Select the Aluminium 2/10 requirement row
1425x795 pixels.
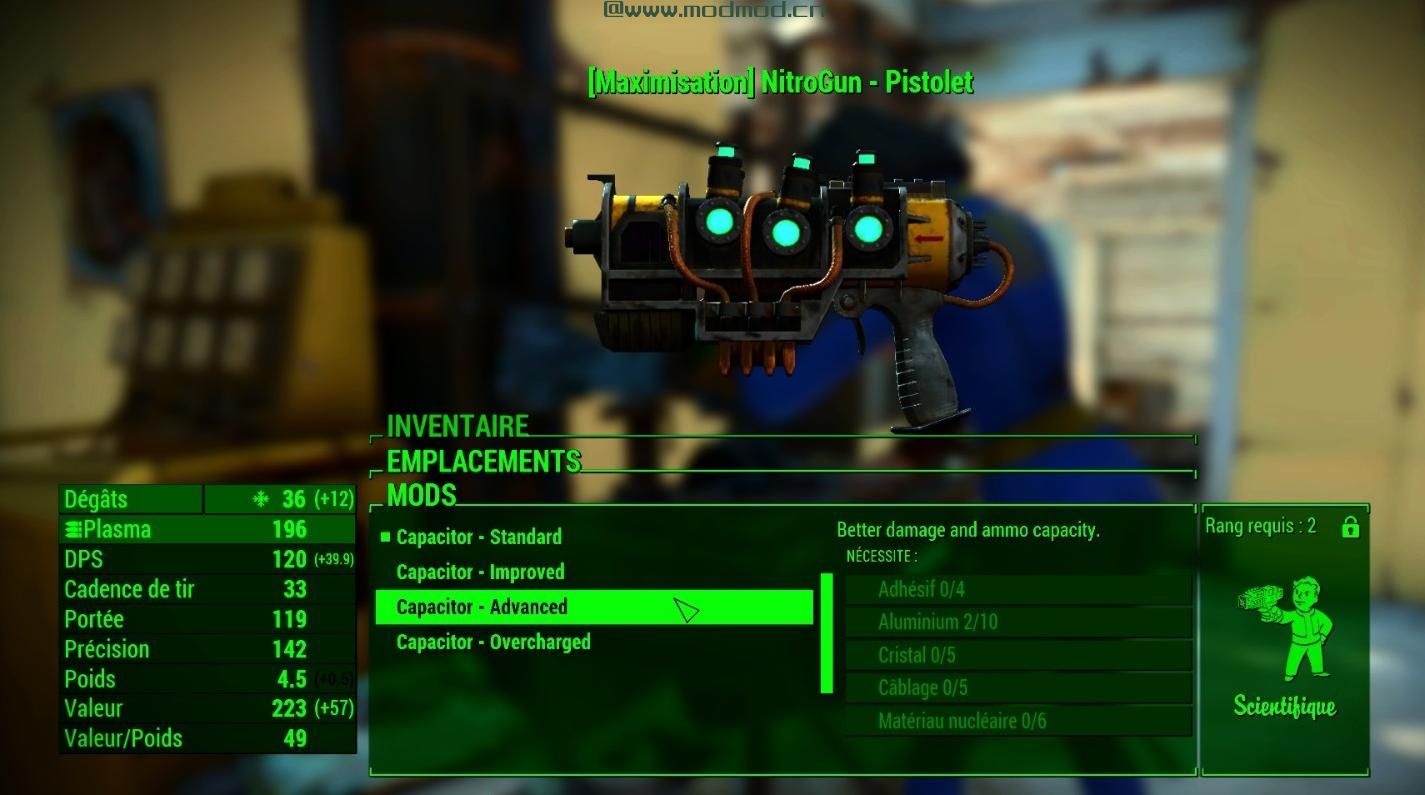1018,622
